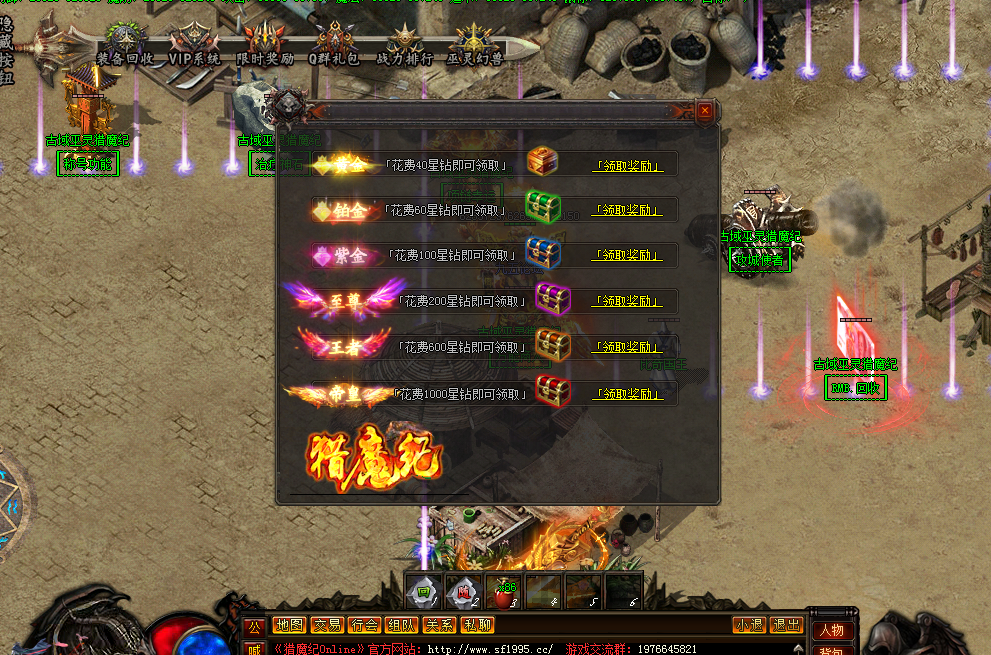This screenshot has width=991, height=655.
Task: Claim the 王者 tier reward
Action: 627,347
